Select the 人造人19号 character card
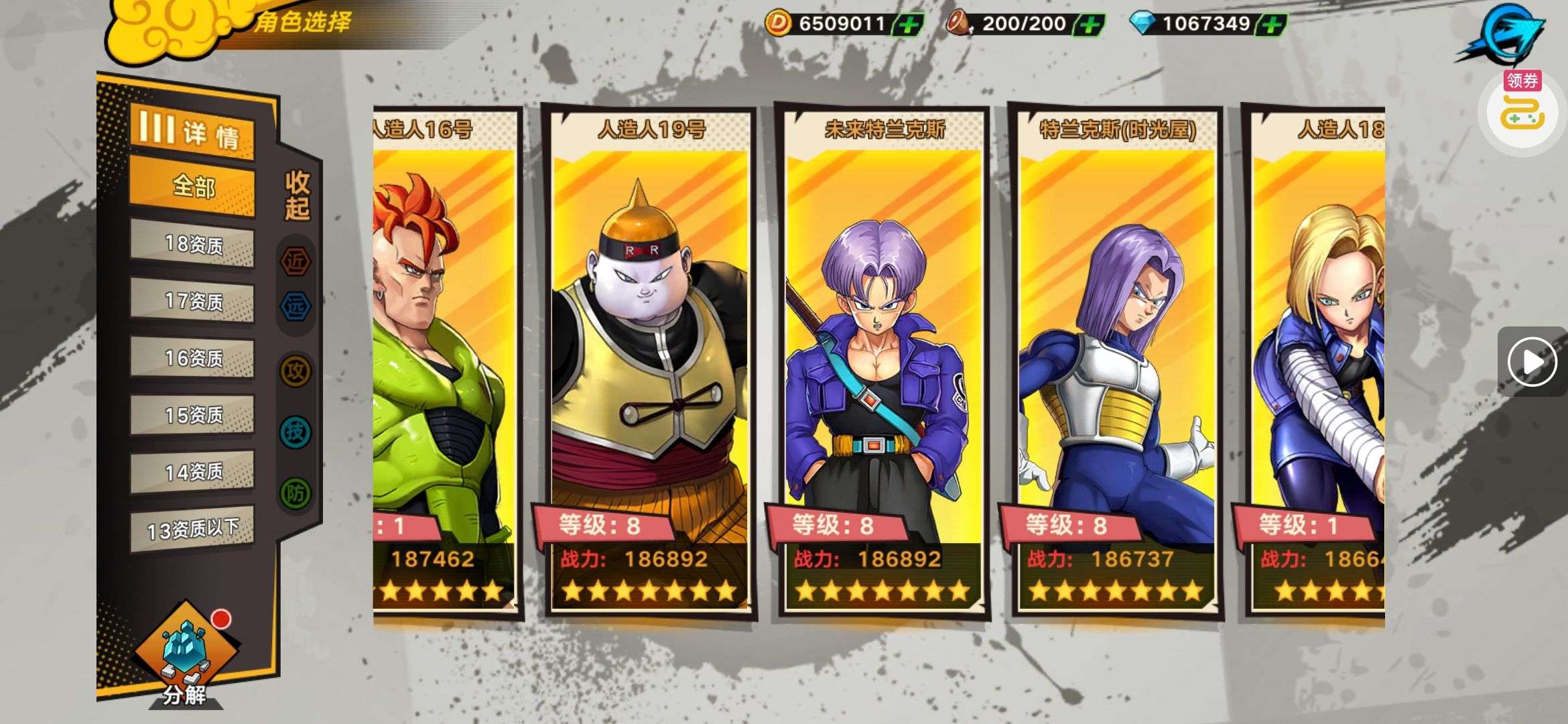This screenshot has height=724, width=1568. pos(649,362)
